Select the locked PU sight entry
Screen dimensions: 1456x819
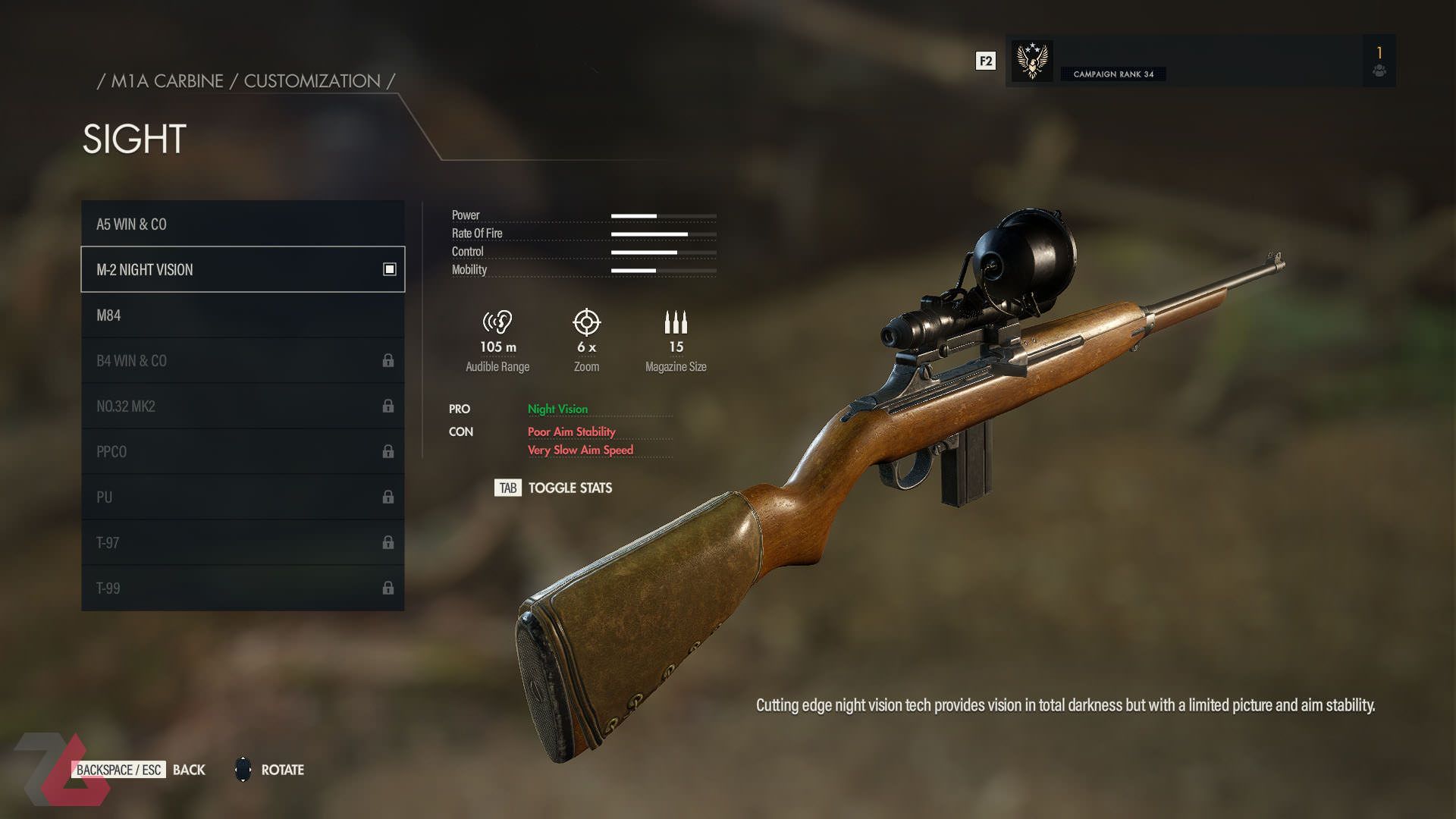coord(242,497)
